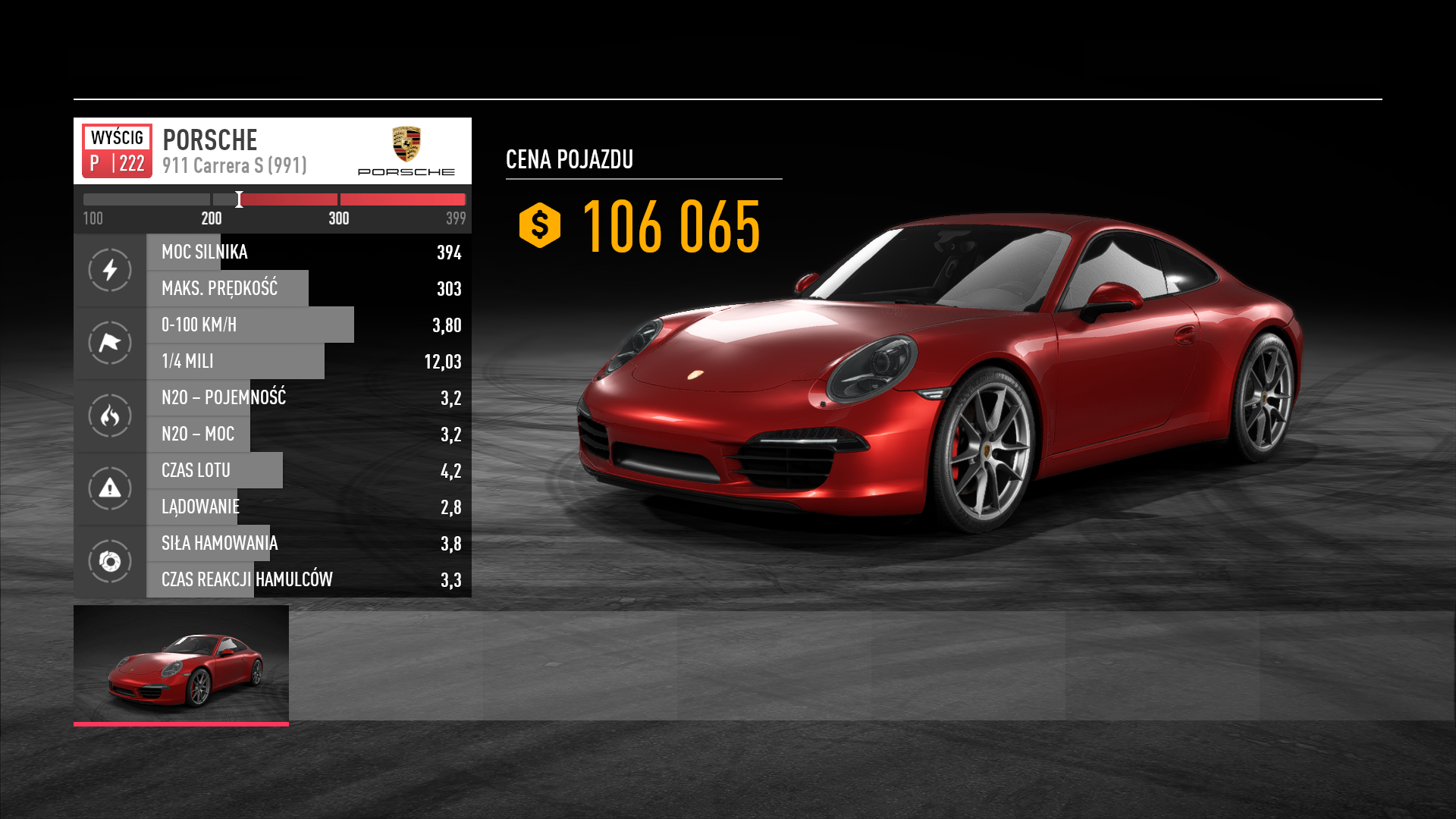Click the warning triangle airtime icon
This screenshot has width=1456, height=819.
tap(110, 488)
